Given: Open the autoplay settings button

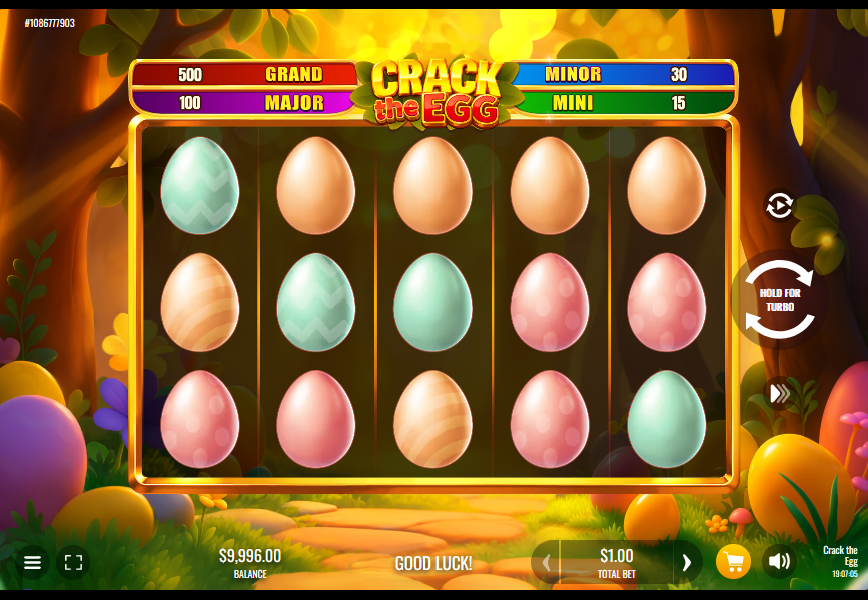Looking at the screenshot, I should coord(779,206).
